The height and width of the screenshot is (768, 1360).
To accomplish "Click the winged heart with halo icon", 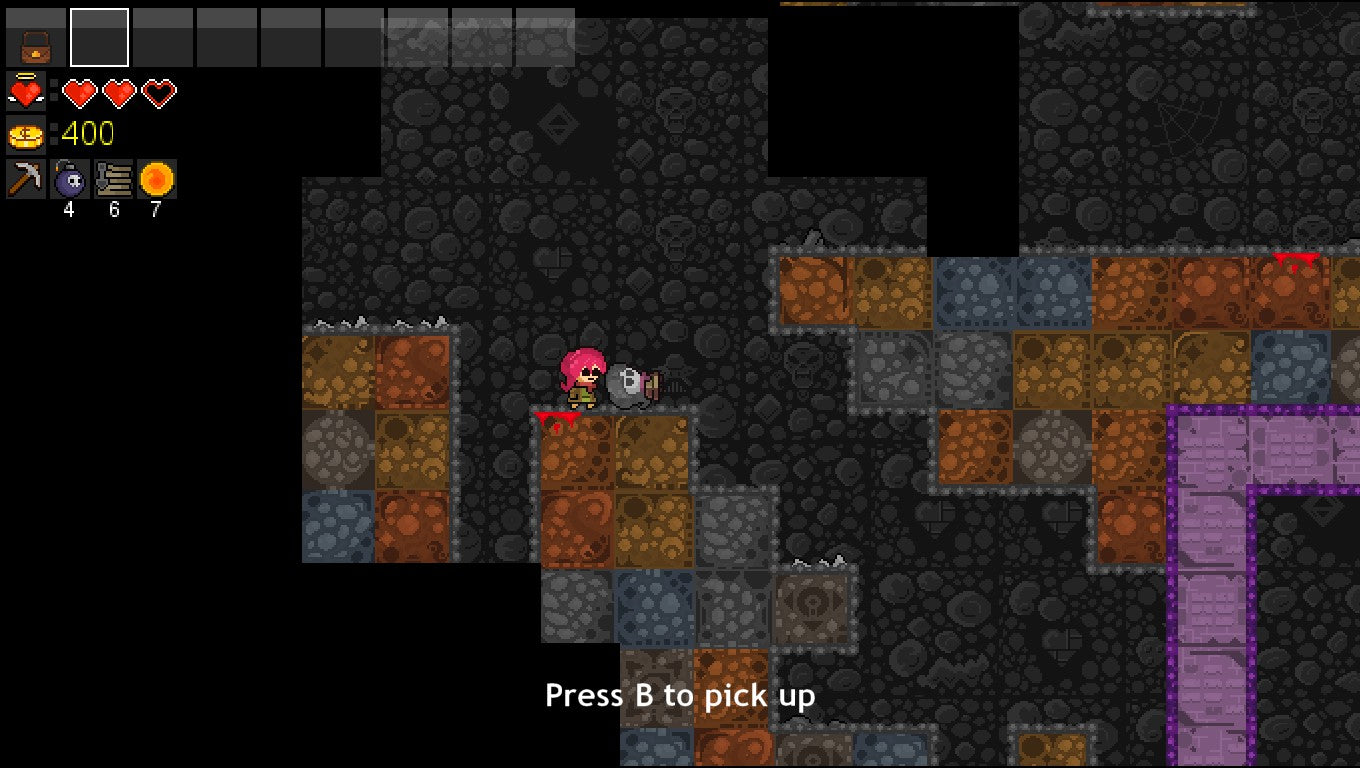I will pos(25,91).
